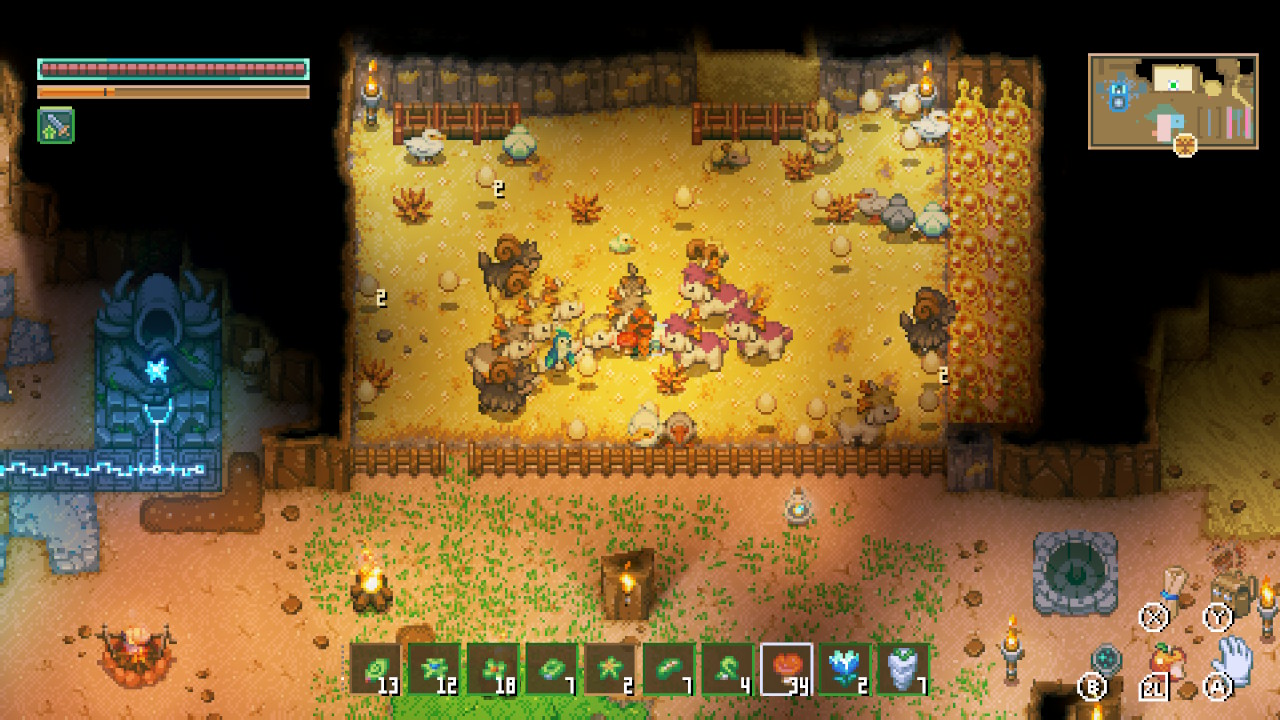Open the rolled scroll map icon
Viewport: 1280px width, 720px height.
(x=1174, y=584)
